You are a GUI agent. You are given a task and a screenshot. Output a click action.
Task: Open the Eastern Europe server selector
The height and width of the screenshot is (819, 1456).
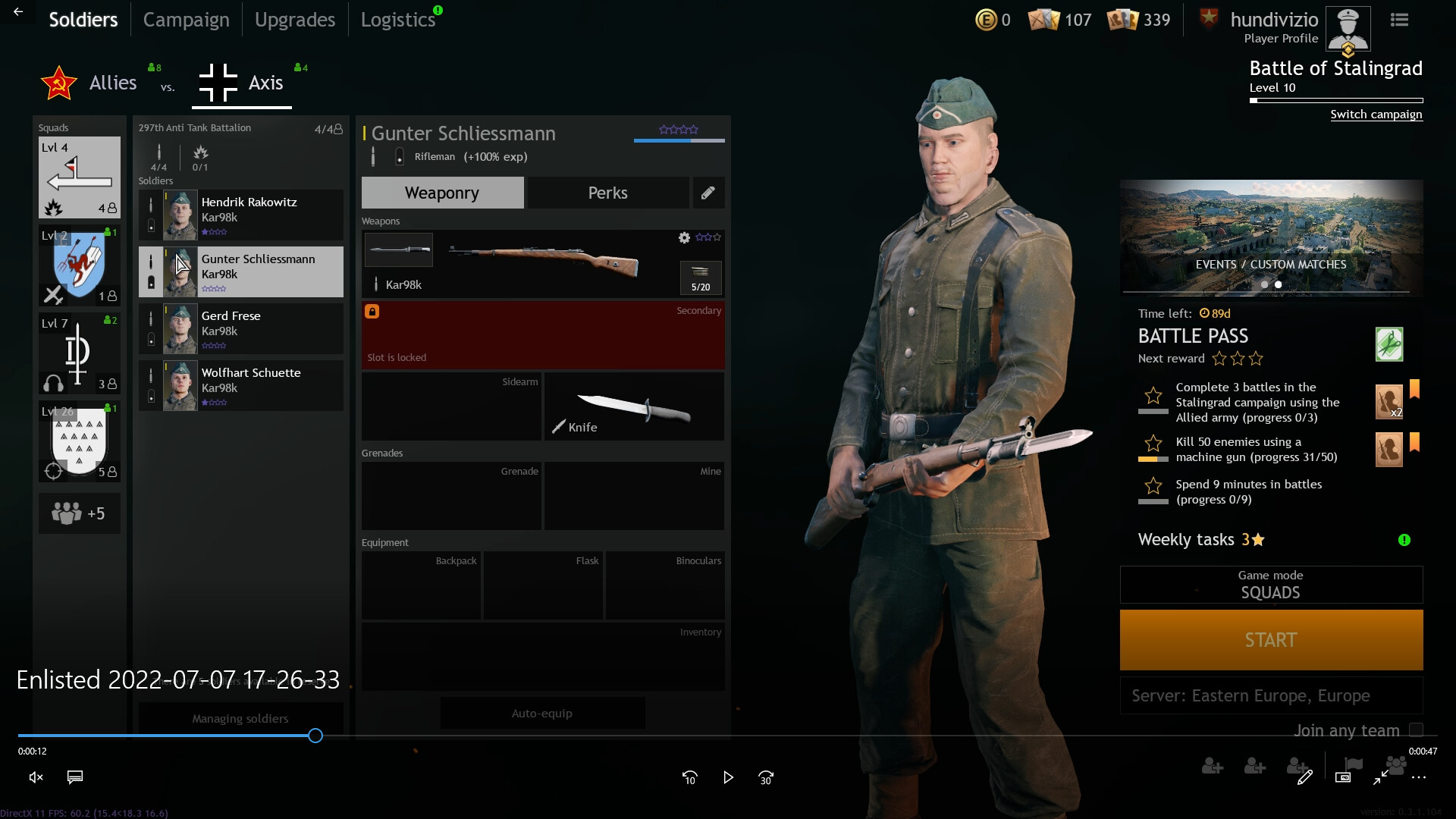tap(1270, 695)
